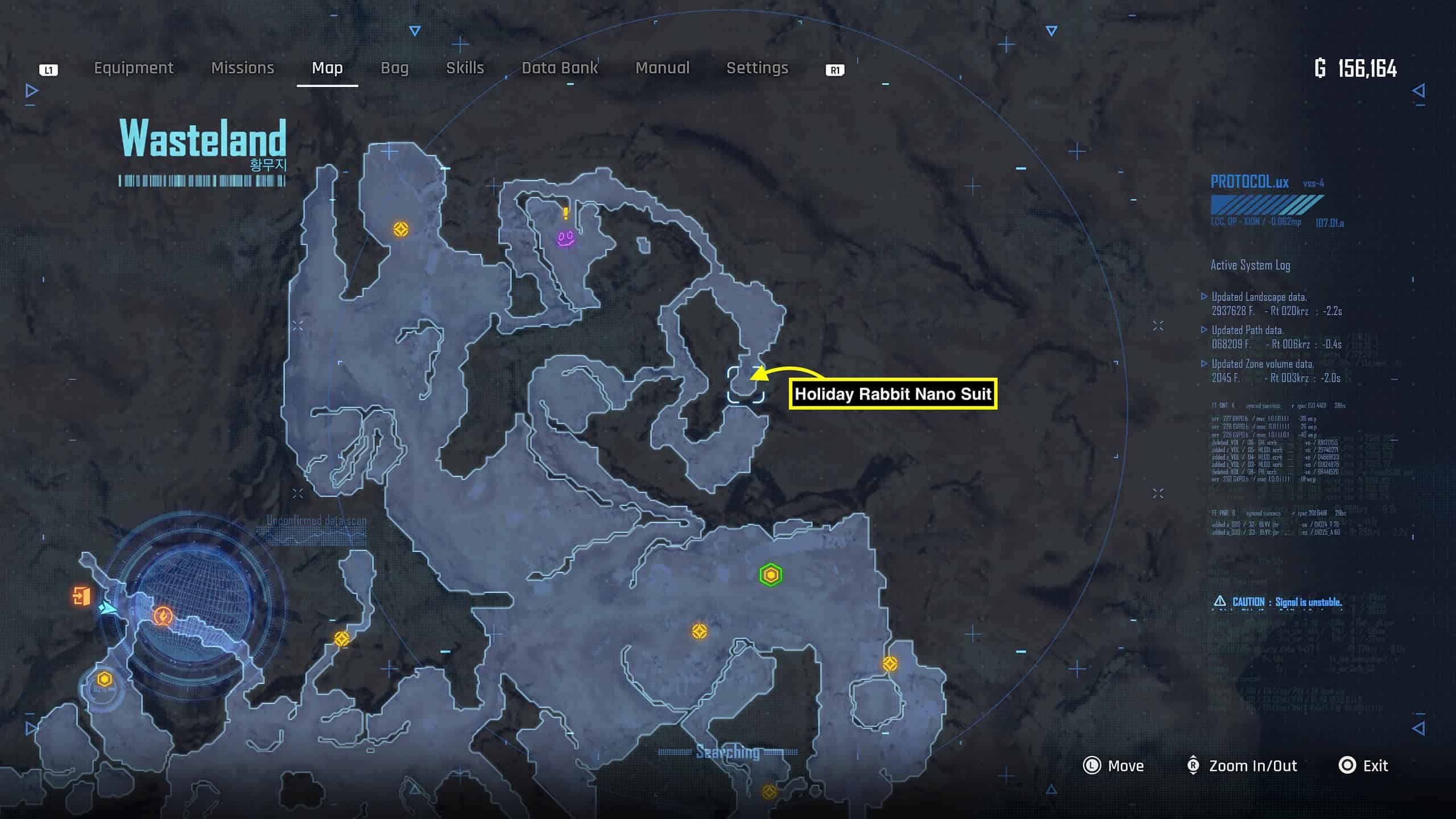The height and width of the screenshot is (819, 1456).
Task: Open the Missions tab
Action: pos(243,68)
